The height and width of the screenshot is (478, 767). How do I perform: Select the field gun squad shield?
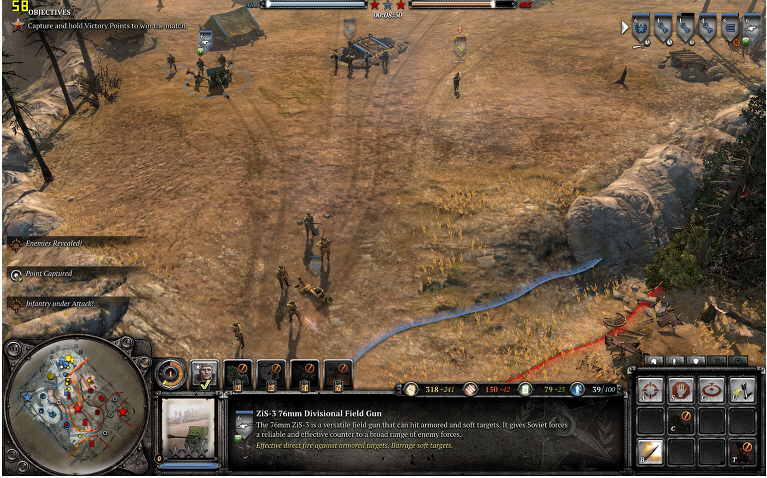(757, 27)
